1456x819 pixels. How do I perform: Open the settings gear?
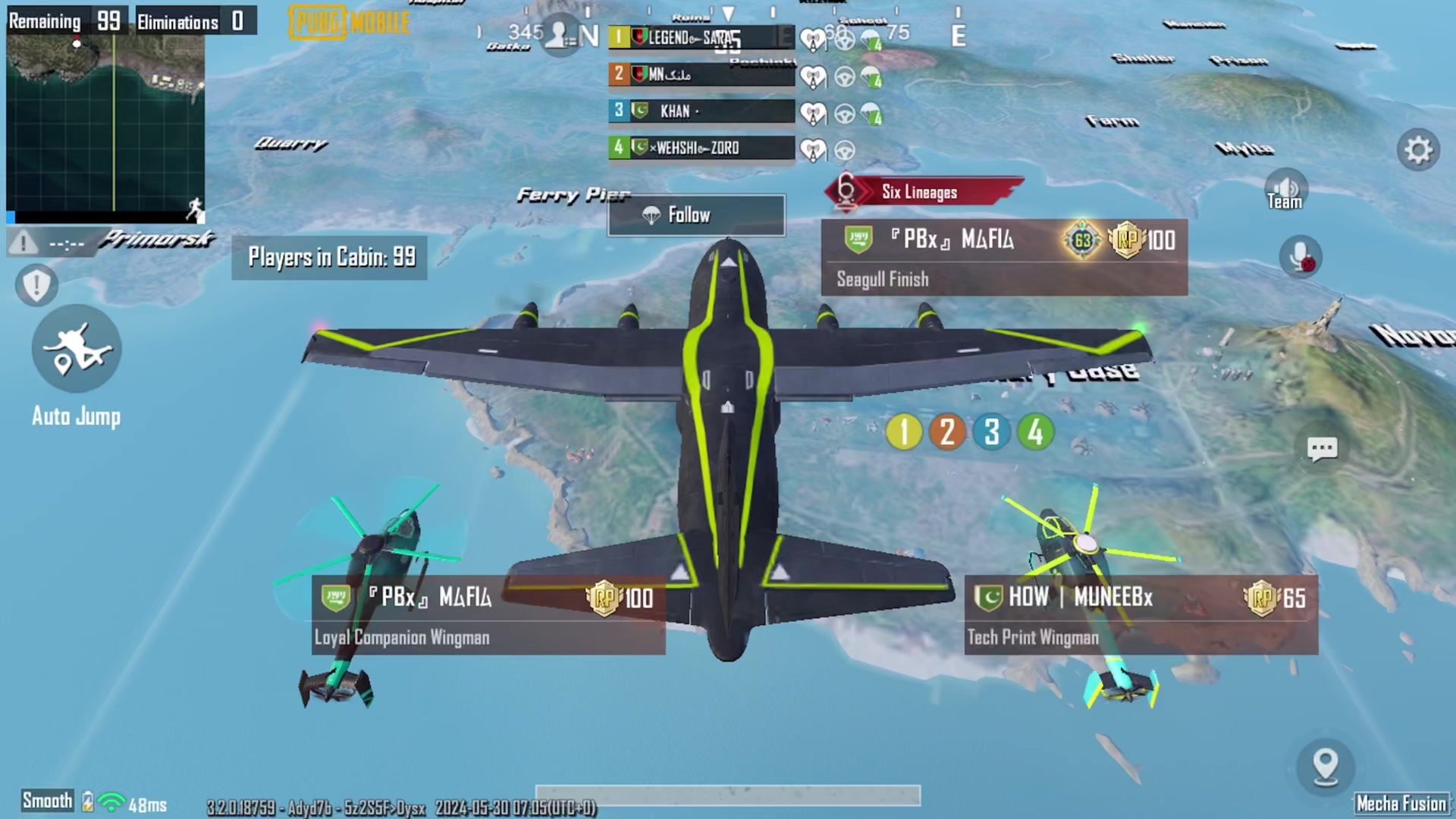coord(1417,150)
